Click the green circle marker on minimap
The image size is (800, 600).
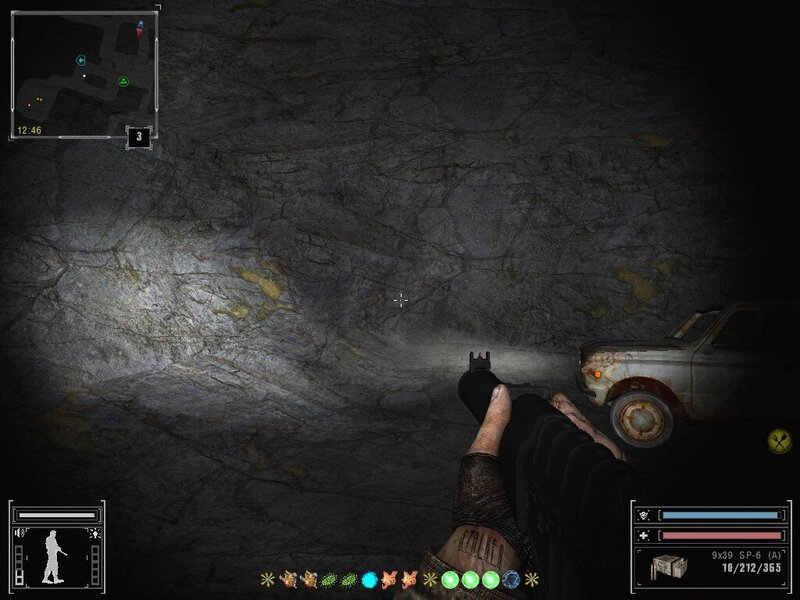(124, 81)
